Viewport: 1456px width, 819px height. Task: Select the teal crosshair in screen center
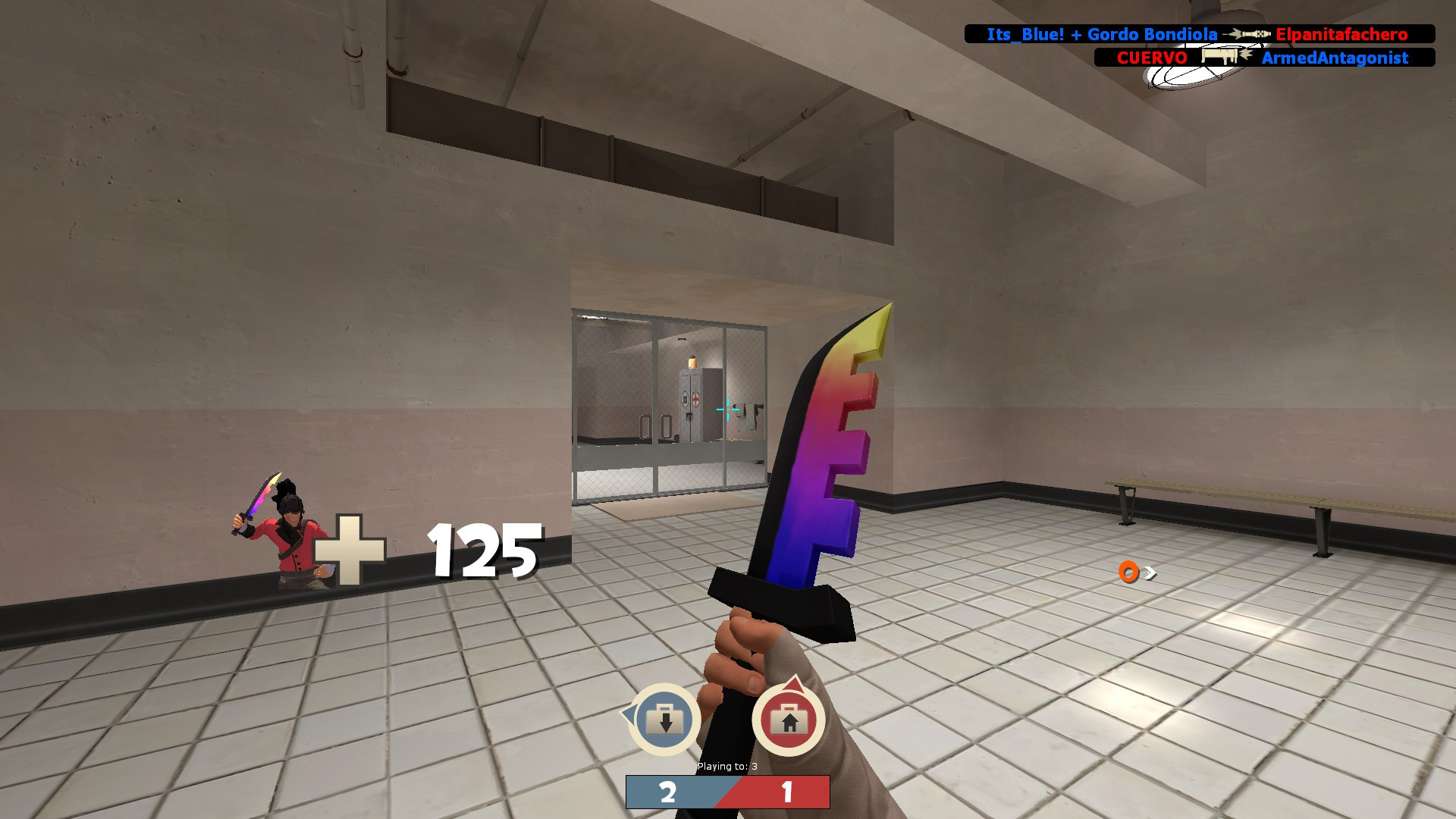tap(728, 409)
